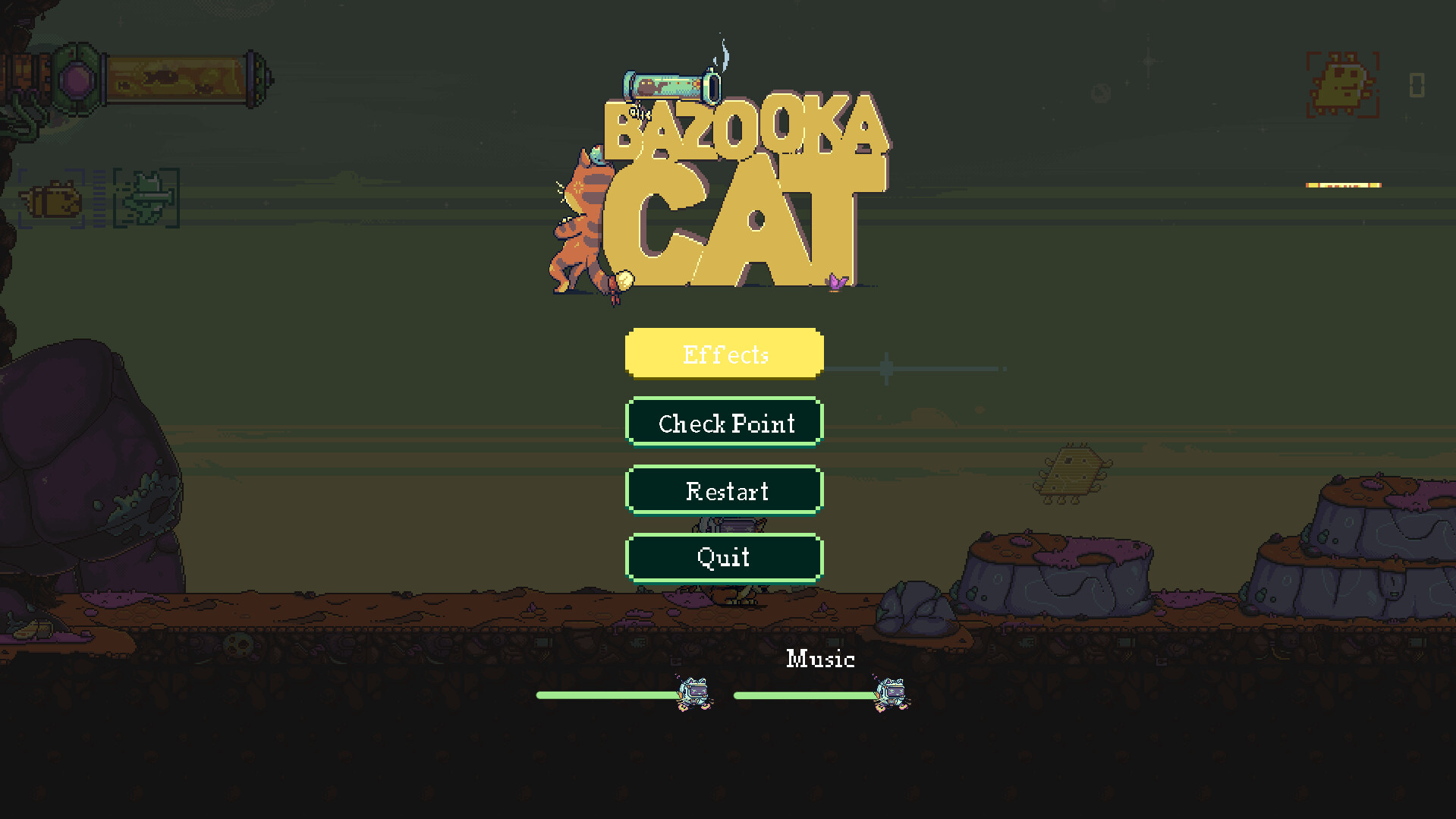Click the green Effects volume slider bar
Screen dimensions: 1456x819
click(607, 695)
